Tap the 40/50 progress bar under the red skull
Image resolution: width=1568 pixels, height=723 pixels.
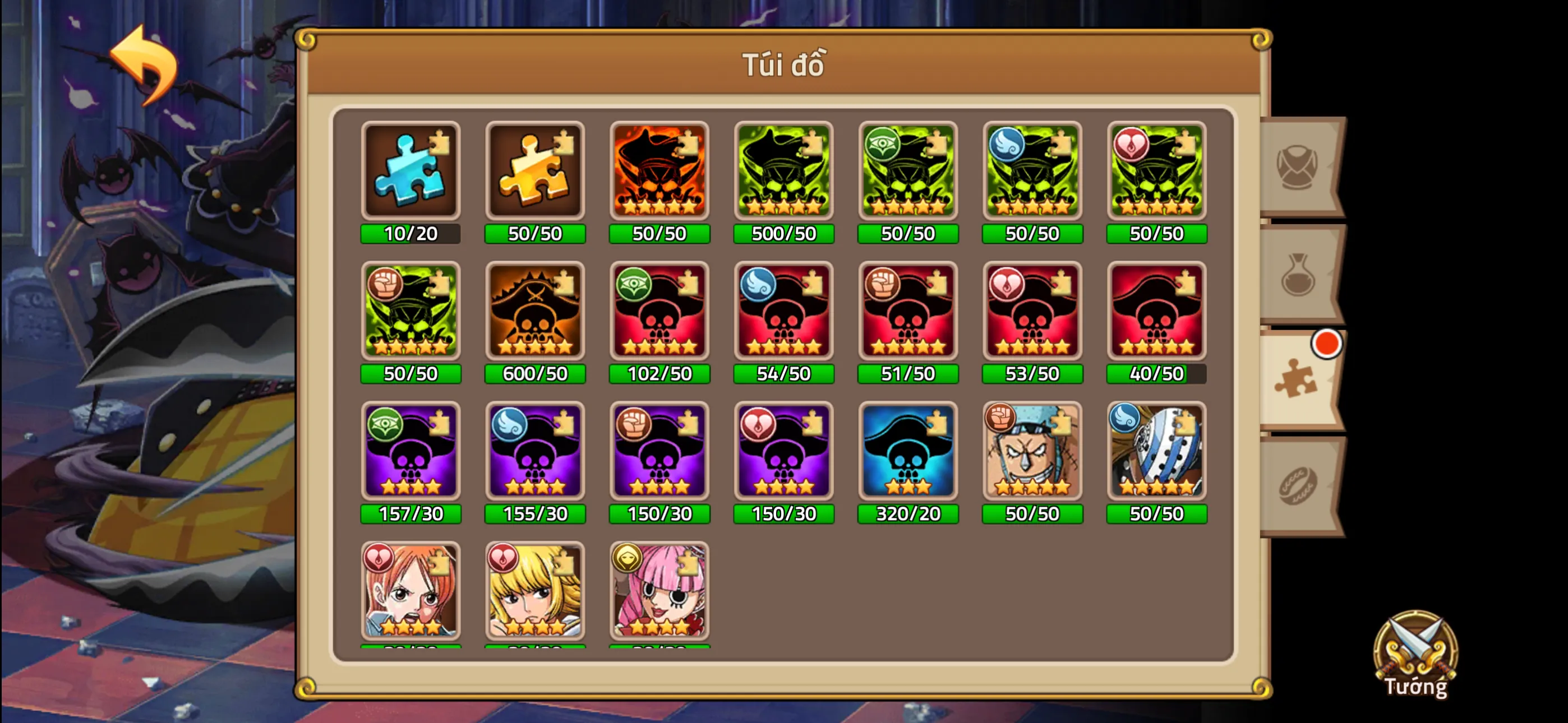point(1157,374)
